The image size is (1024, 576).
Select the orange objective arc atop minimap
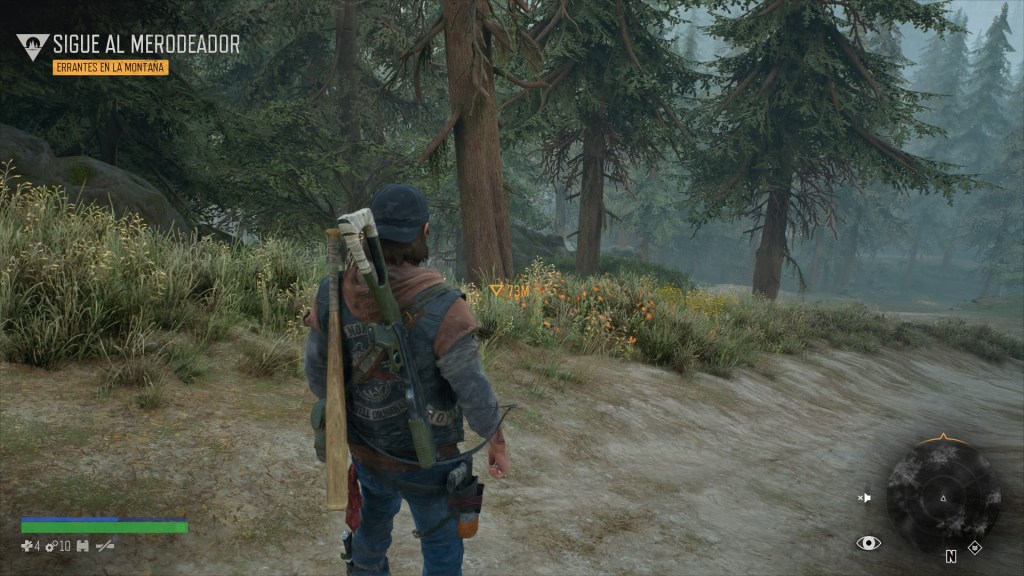[943, 439]
